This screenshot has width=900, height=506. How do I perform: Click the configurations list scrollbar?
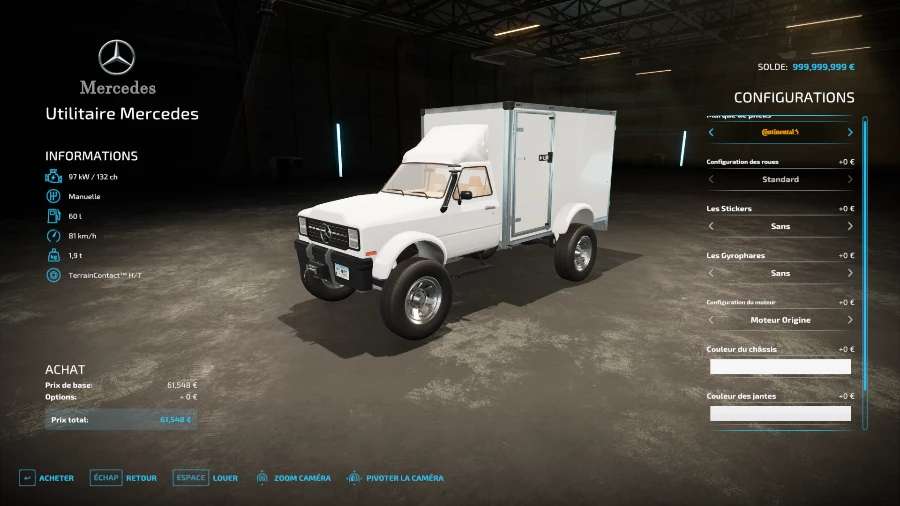(864, 270)
